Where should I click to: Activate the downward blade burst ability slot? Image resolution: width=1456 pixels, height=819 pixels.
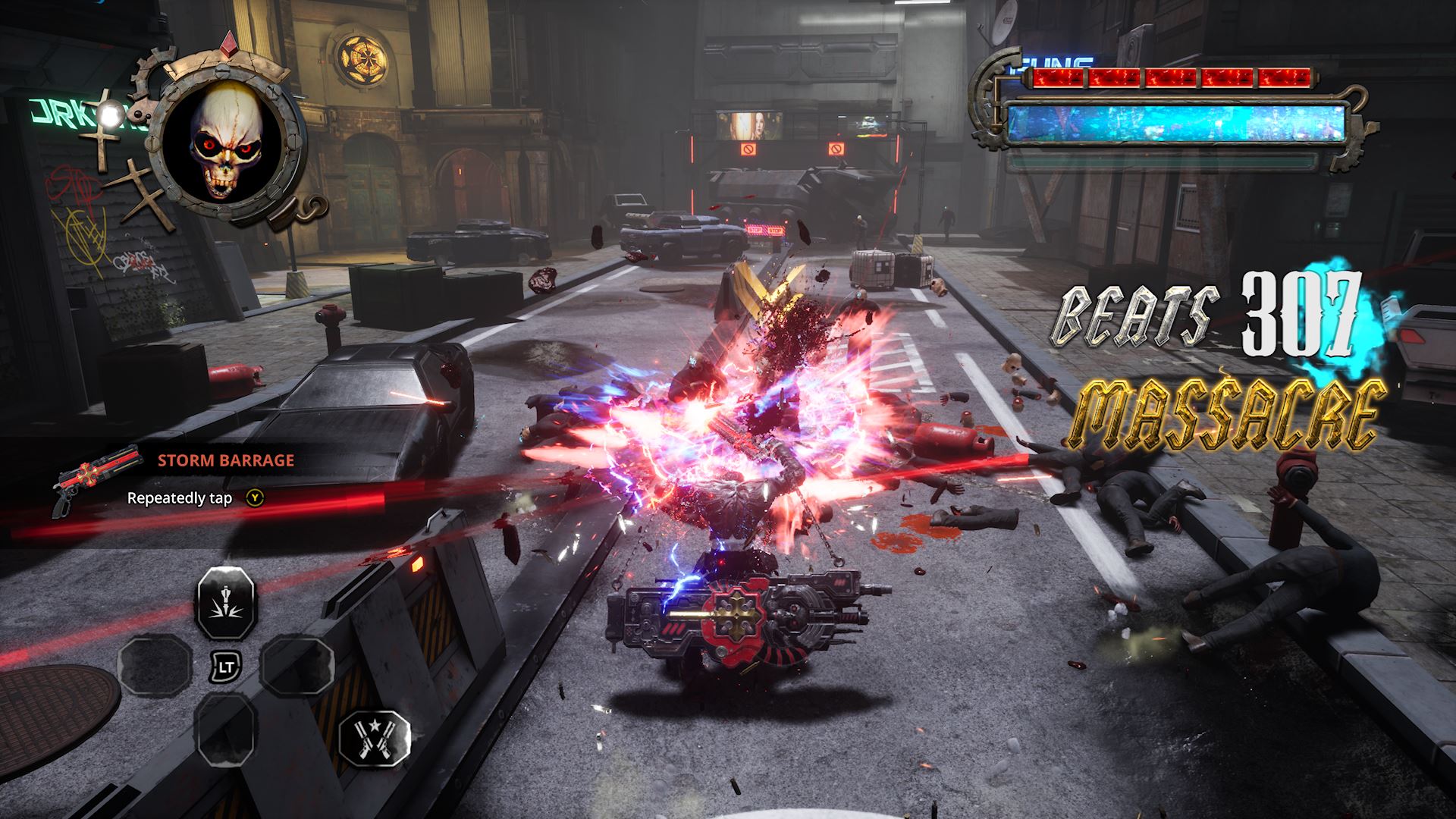227,604
